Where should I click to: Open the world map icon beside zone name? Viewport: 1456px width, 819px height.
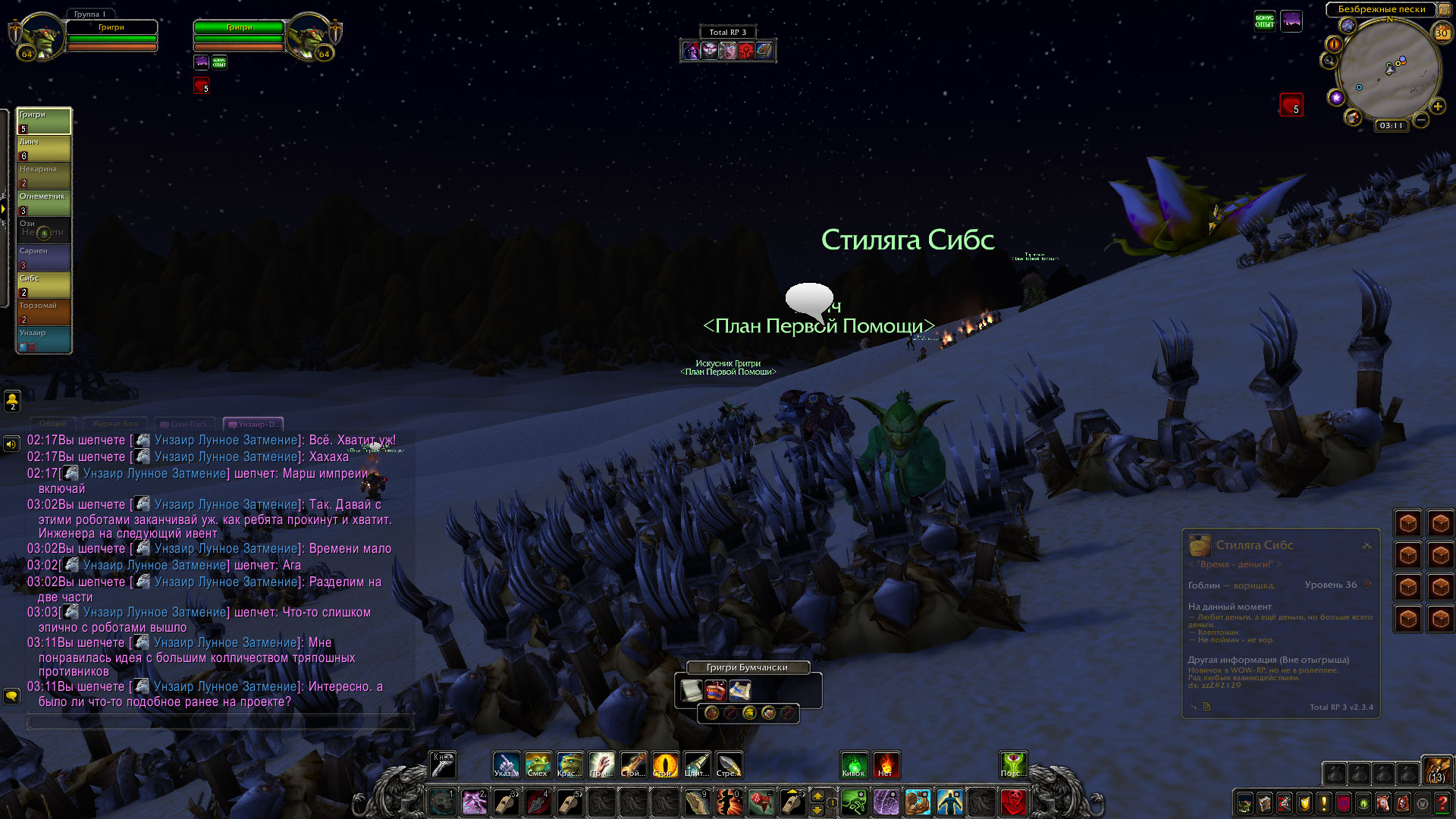point(1444,9)
